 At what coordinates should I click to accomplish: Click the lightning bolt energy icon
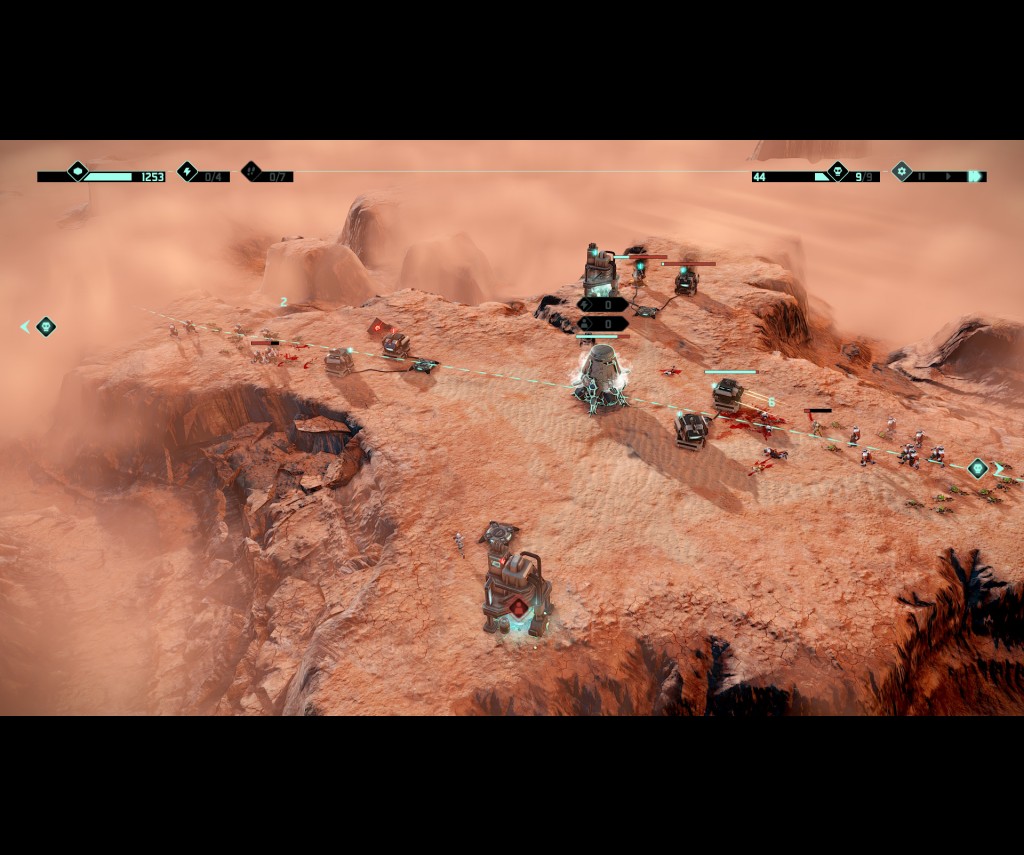pos(188,172)
